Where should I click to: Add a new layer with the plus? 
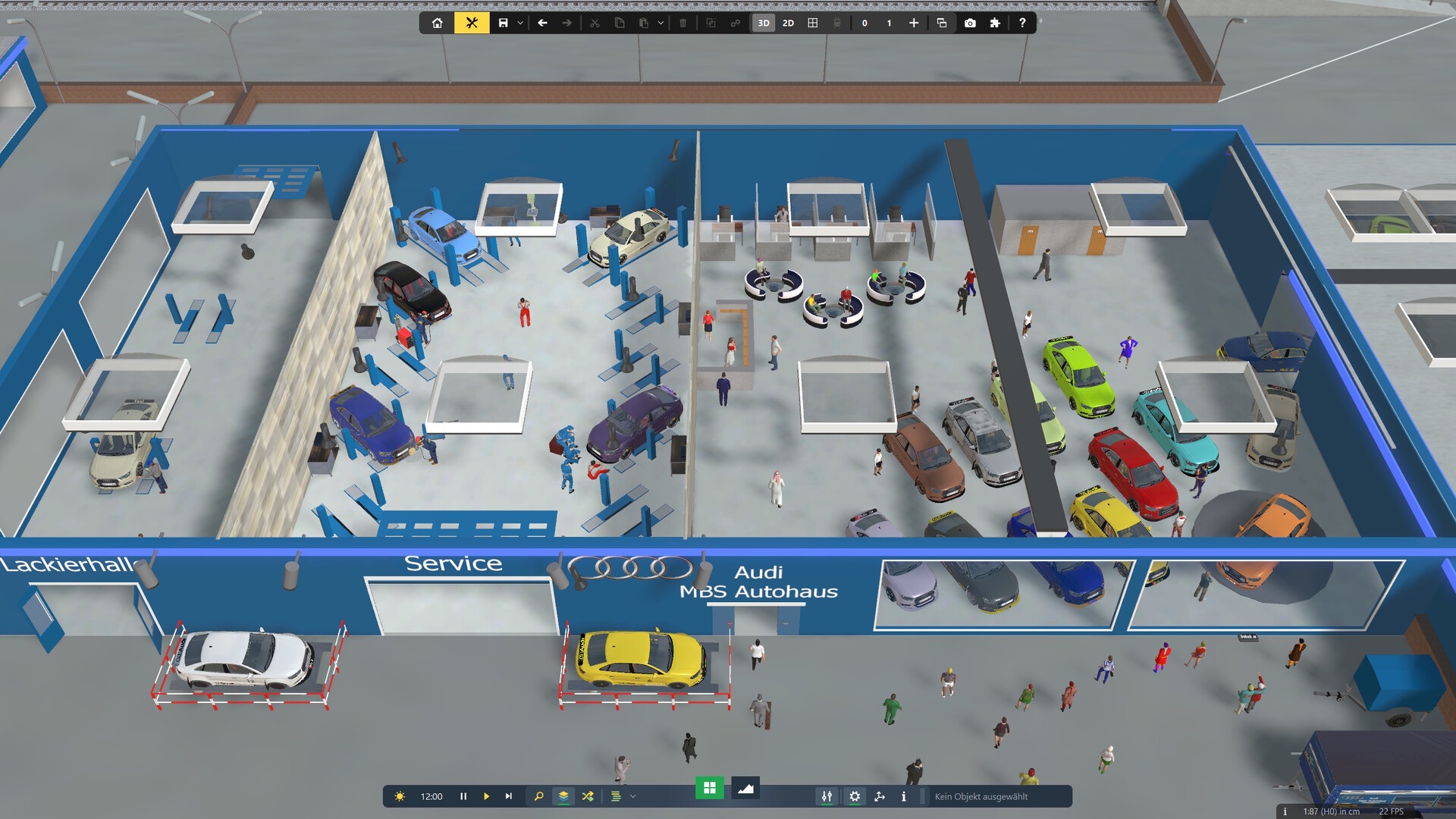pyautogui.click(x=914, y=23)
